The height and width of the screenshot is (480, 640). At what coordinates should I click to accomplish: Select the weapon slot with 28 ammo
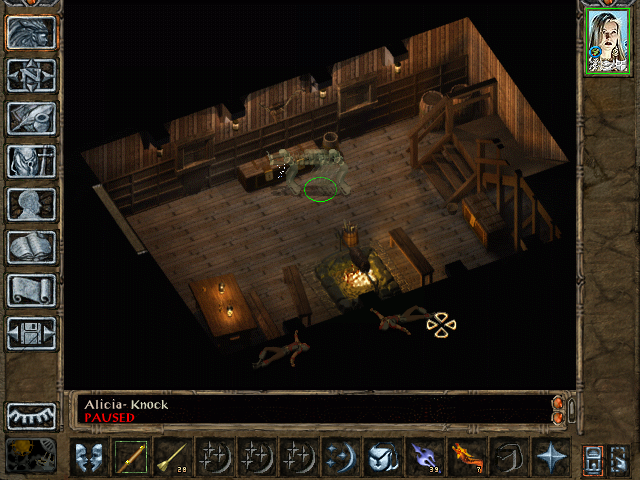172,456
